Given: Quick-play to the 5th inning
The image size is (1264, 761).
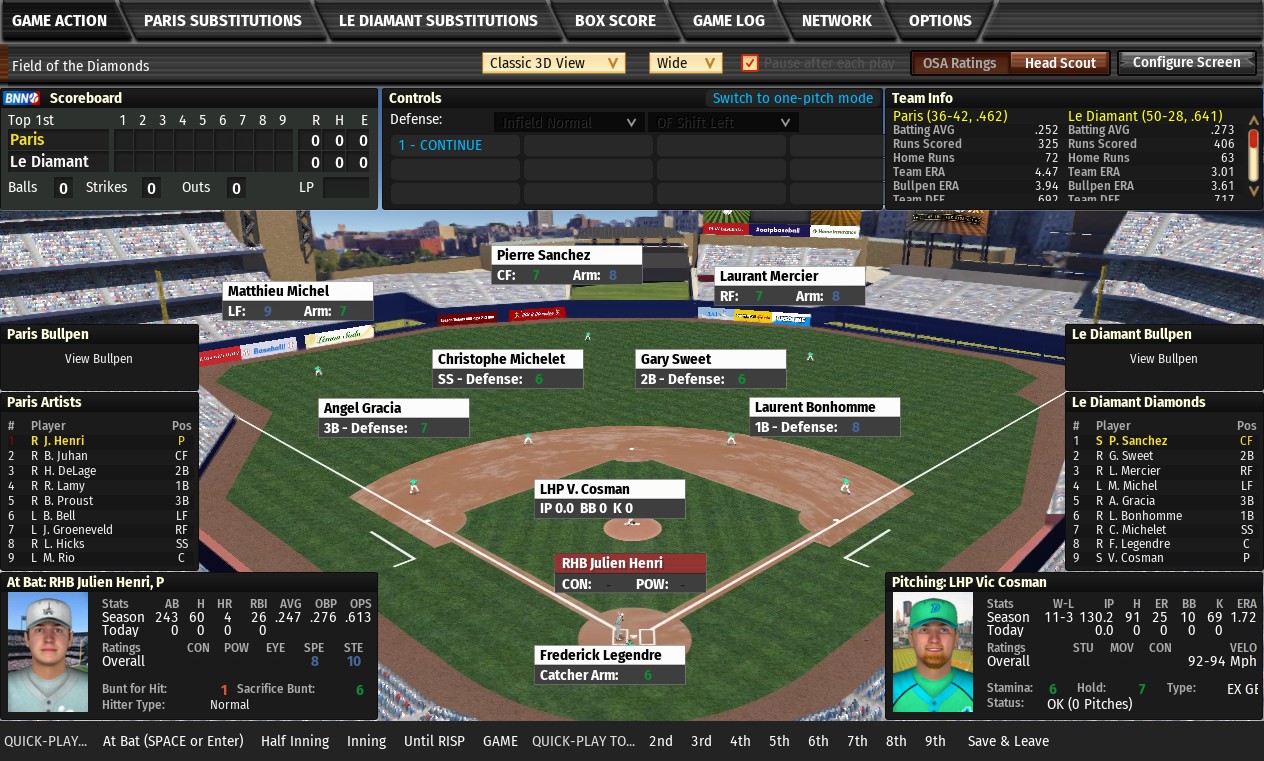Looking at the screenshot, I should (779, 741).
